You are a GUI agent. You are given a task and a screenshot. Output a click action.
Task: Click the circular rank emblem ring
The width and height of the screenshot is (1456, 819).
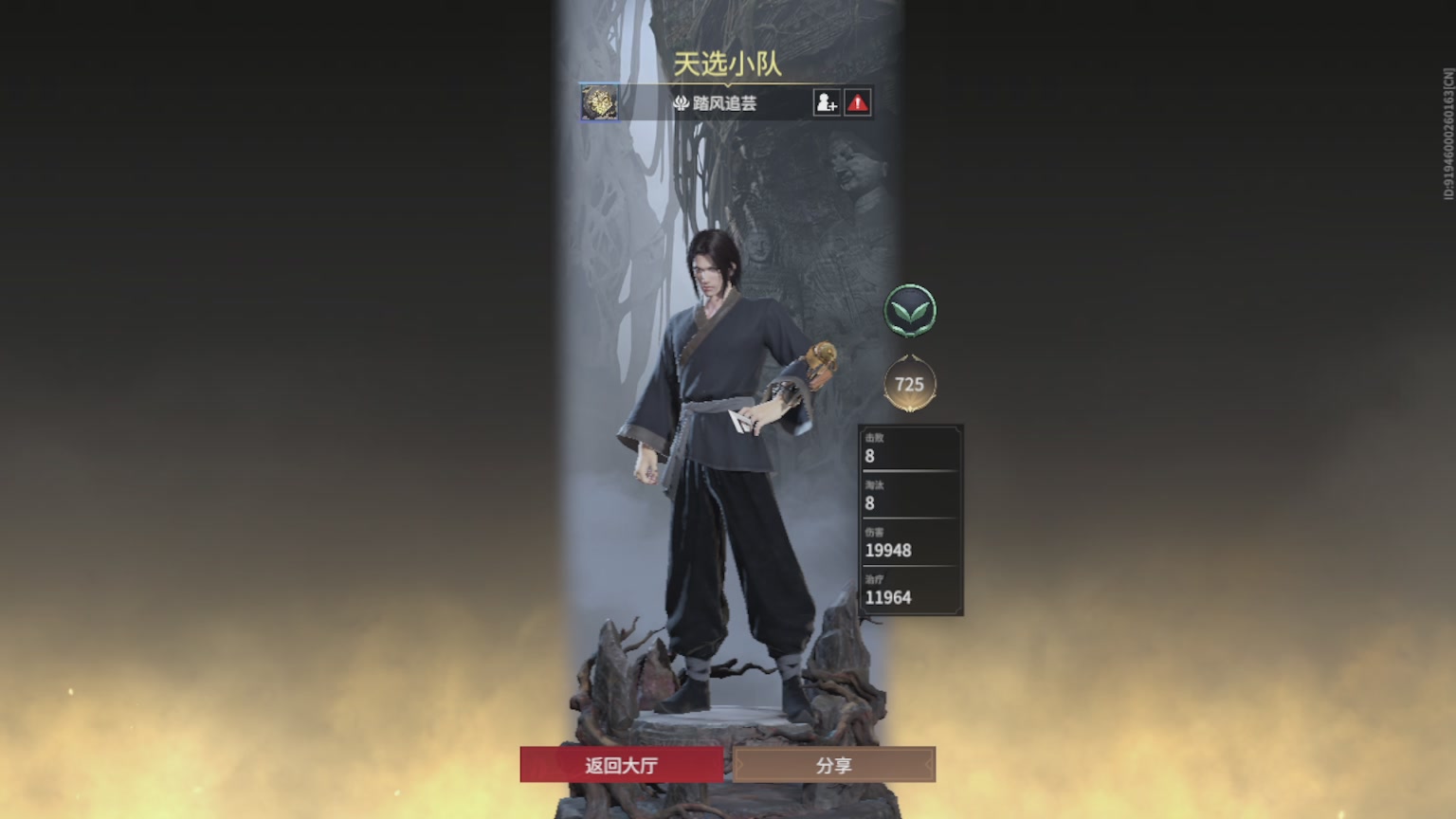tap(910, 311)
